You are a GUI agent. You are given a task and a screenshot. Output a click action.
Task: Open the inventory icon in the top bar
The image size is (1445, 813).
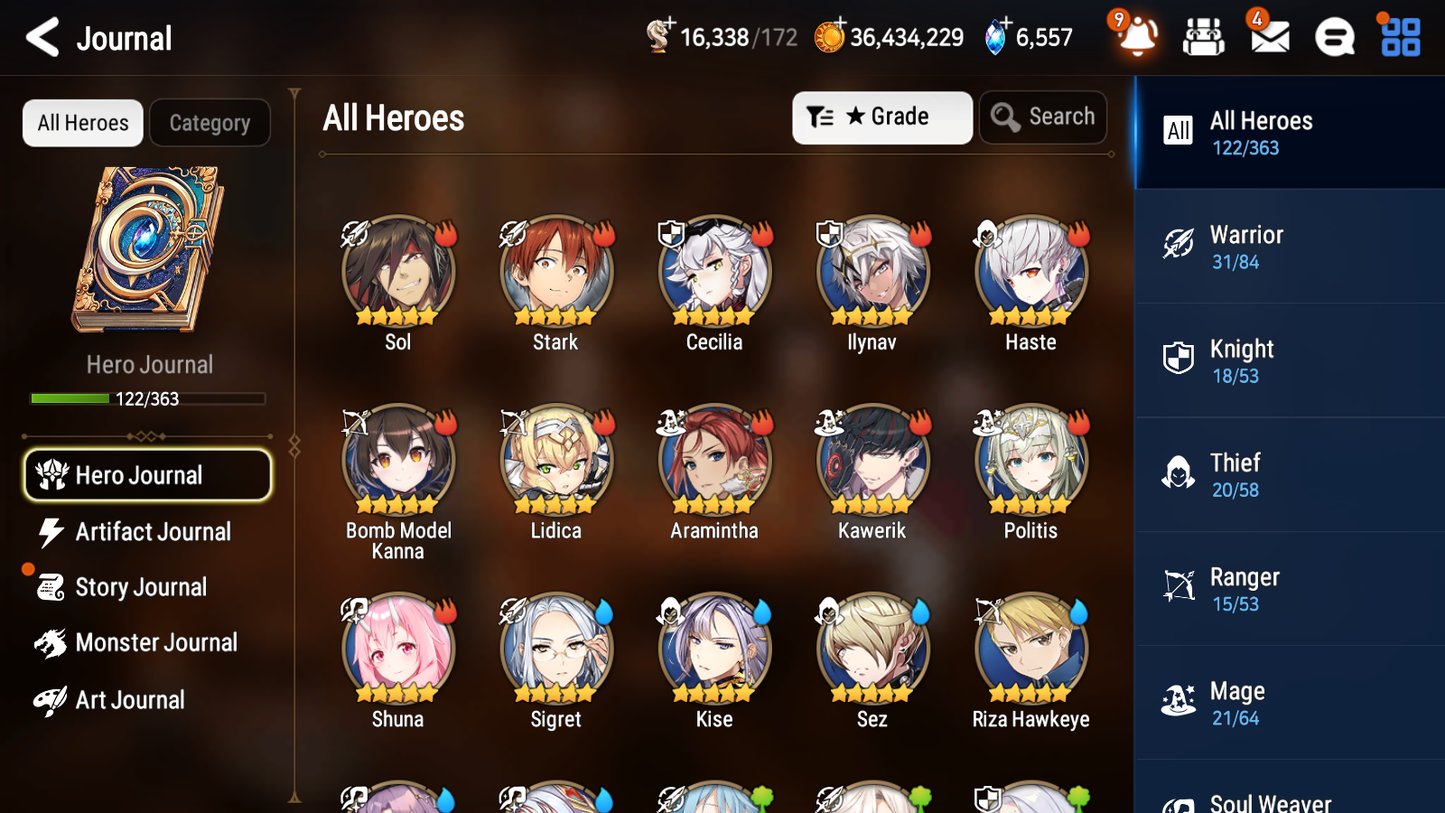1203,36
